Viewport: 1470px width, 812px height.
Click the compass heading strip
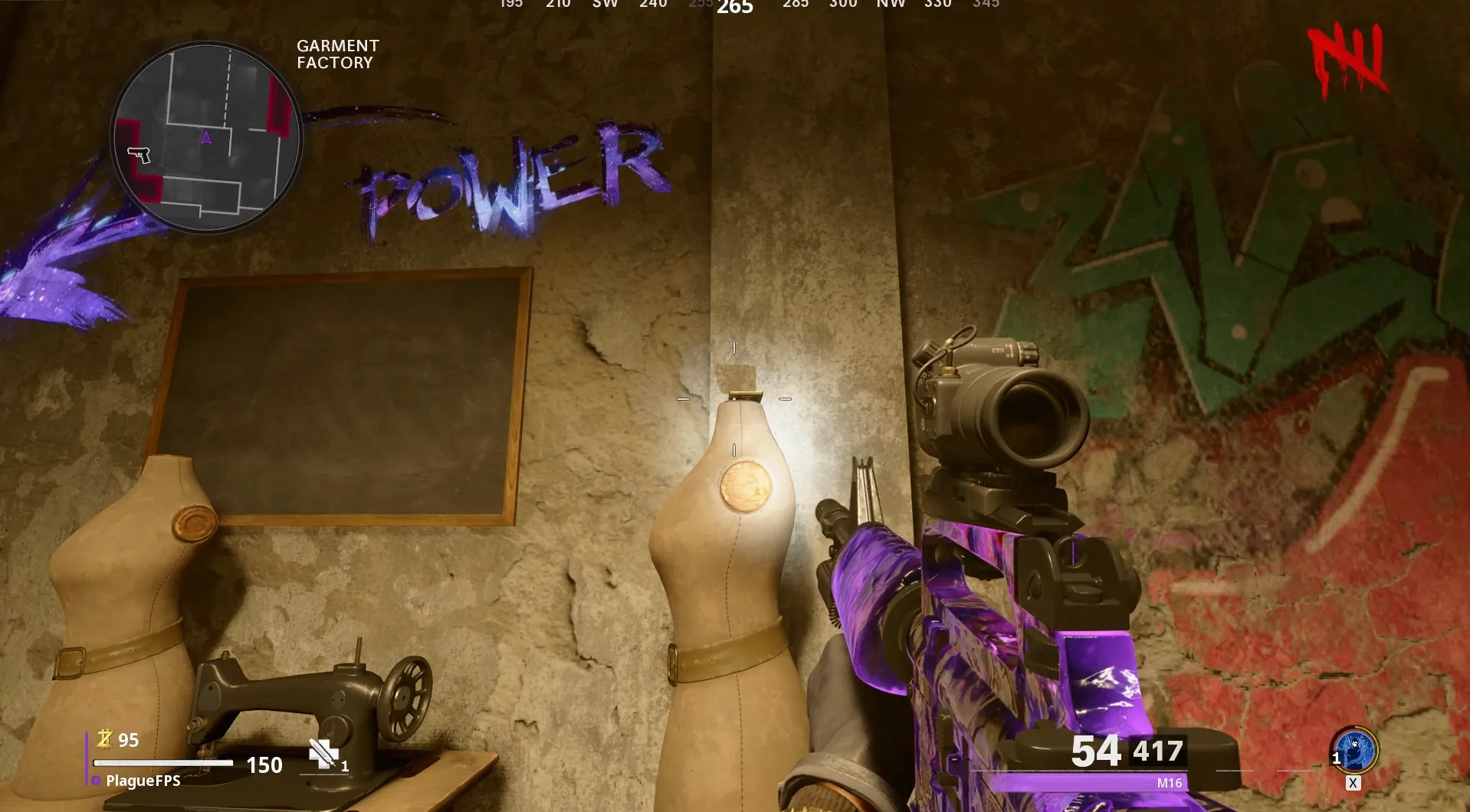pyautogui.click(x=735, y=6)
